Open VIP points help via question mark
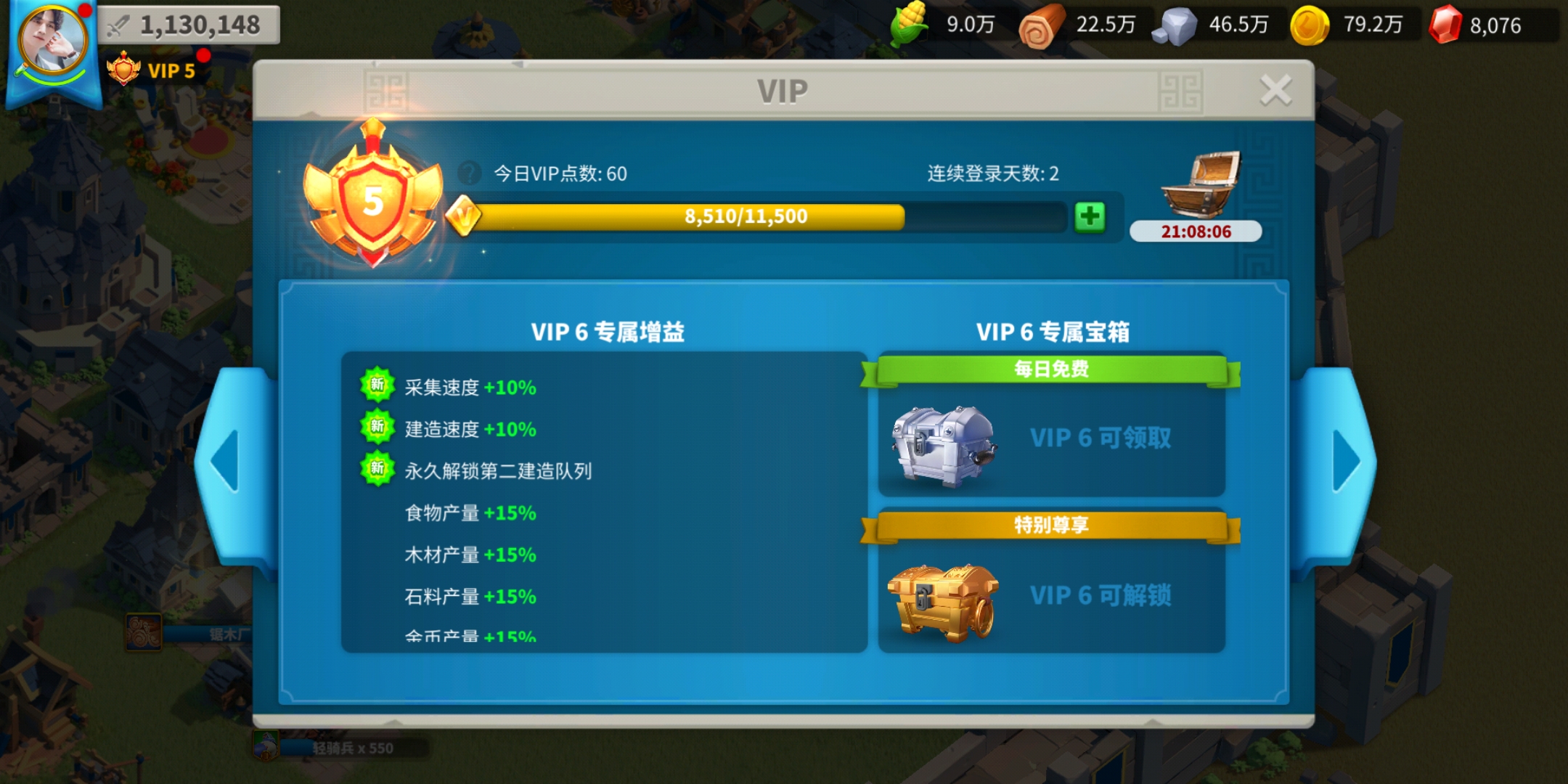The width and height of the screenshot is (1568, 784). coord(469,173)
